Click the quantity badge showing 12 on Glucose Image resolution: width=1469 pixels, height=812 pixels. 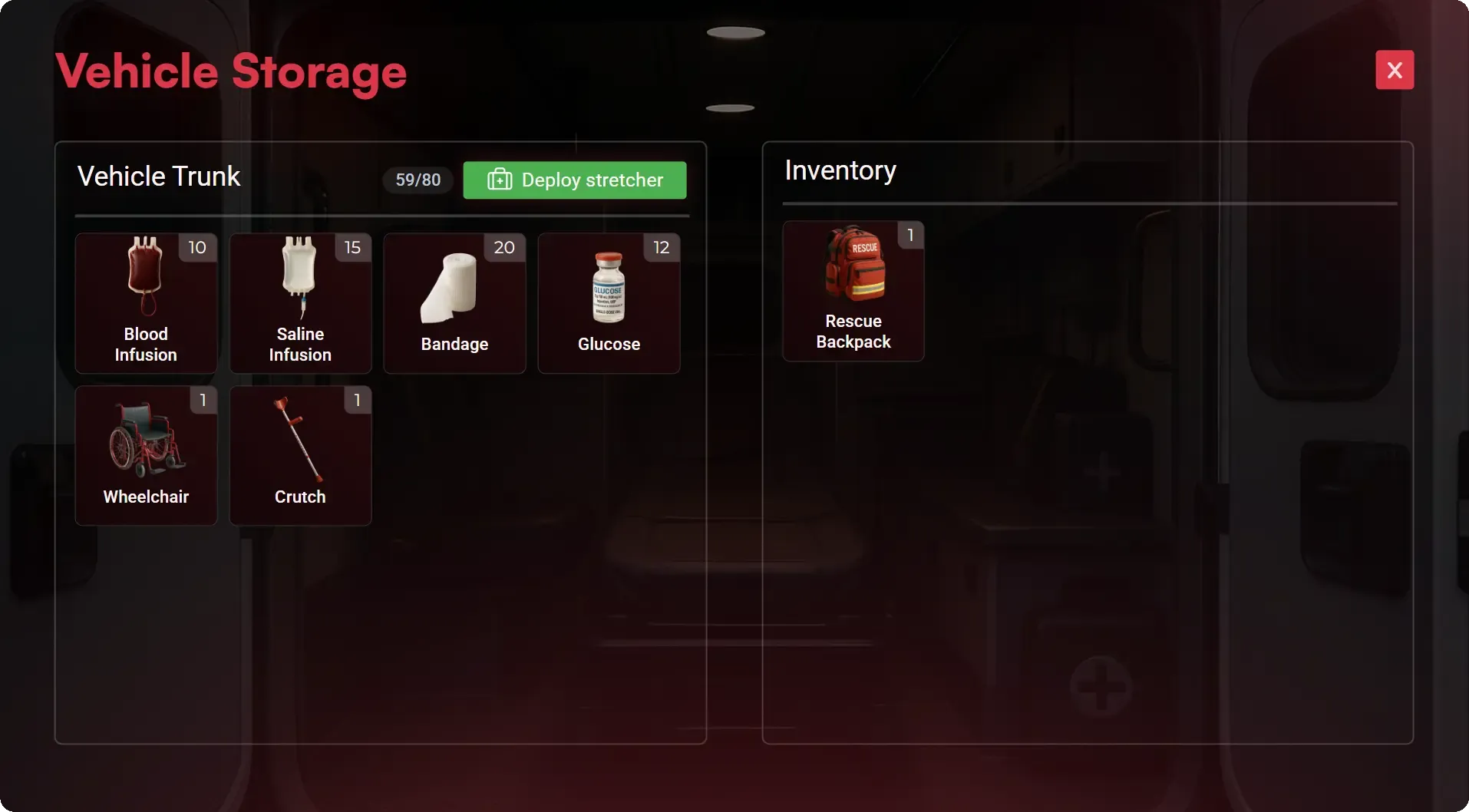point(660,247)
